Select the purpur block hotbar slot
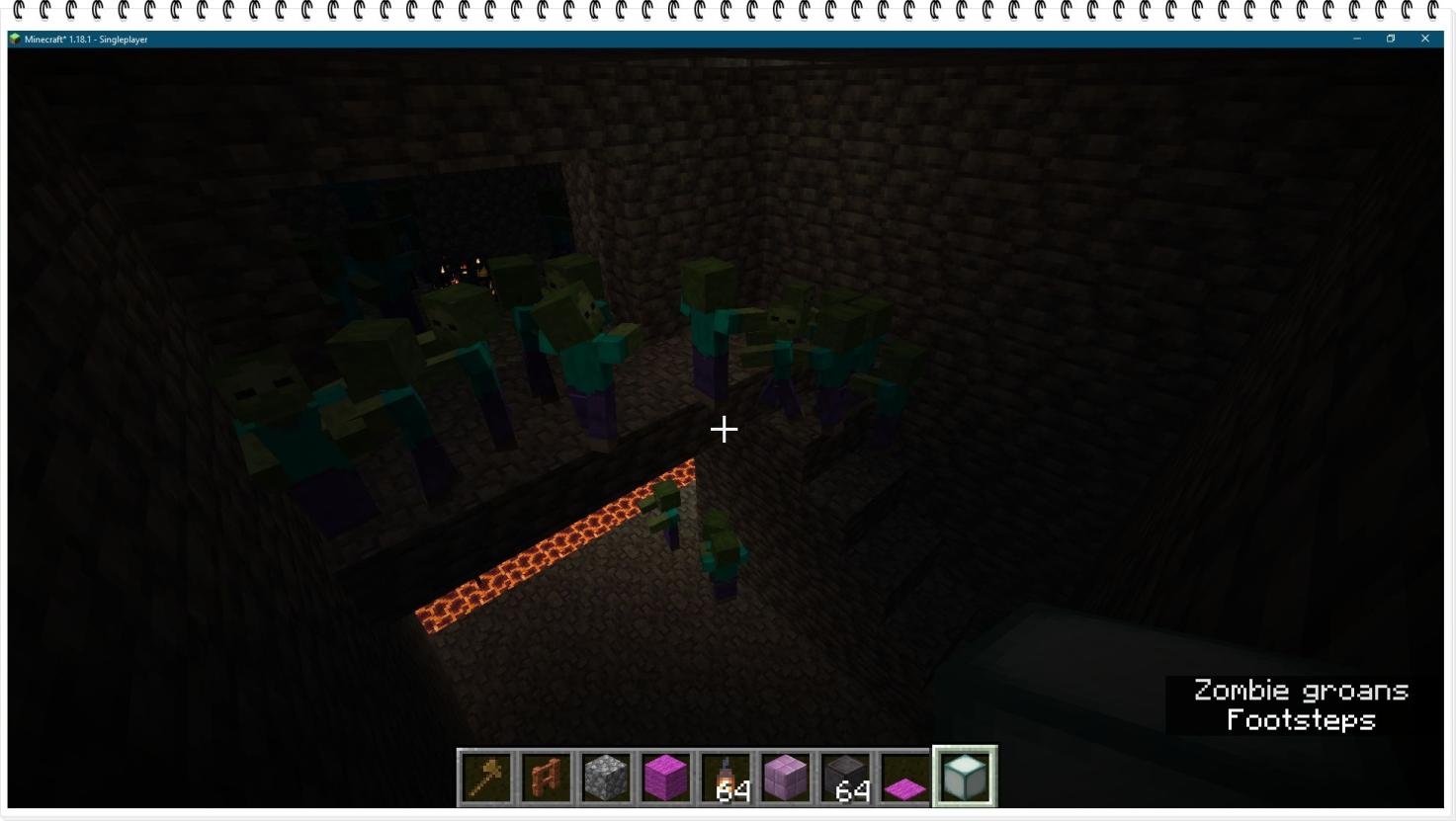The image size is (1456, 821). click(x=786, y=777)
